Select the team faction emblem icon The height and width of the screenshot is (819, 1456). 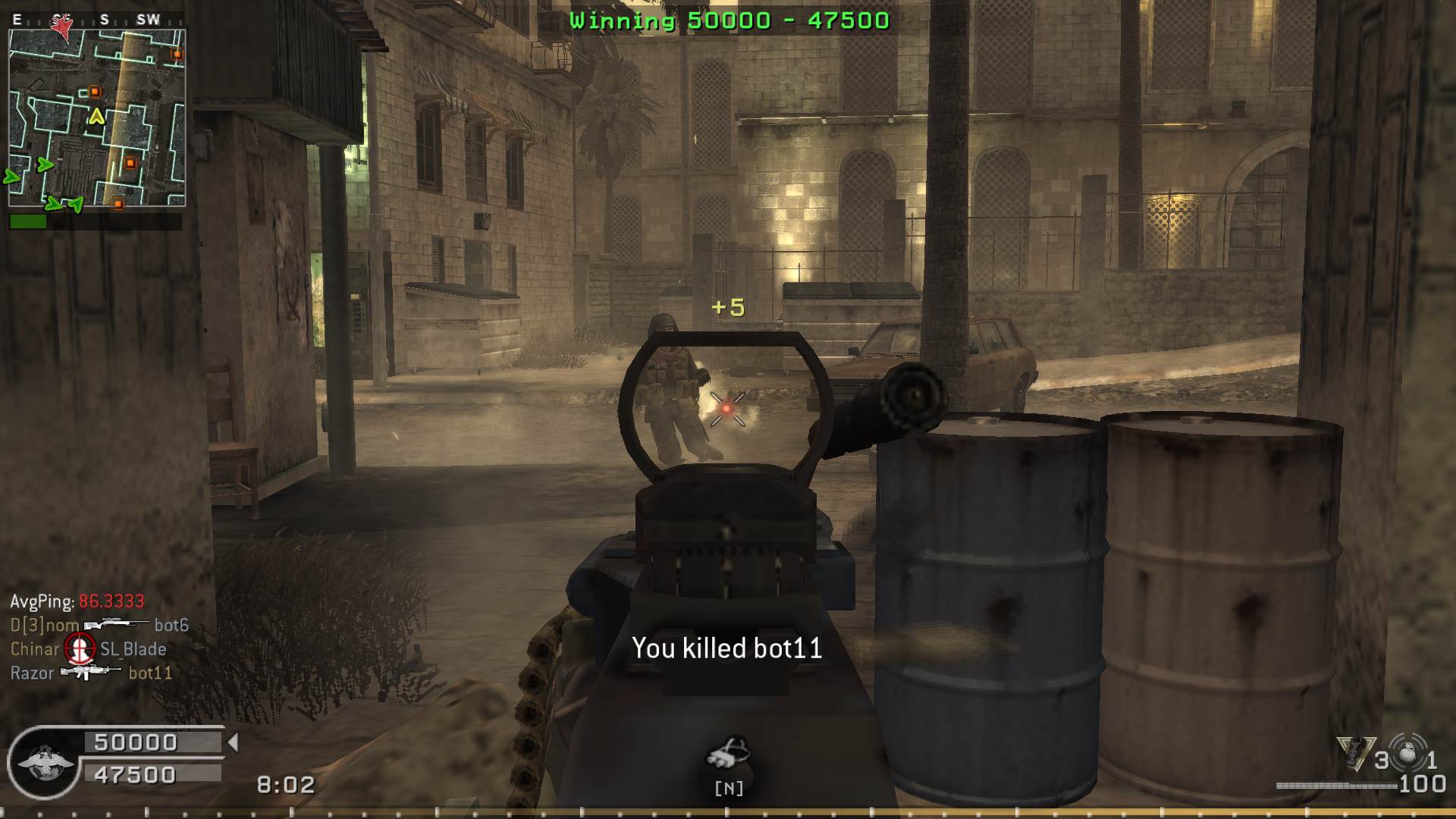click(x=45, y=762)
